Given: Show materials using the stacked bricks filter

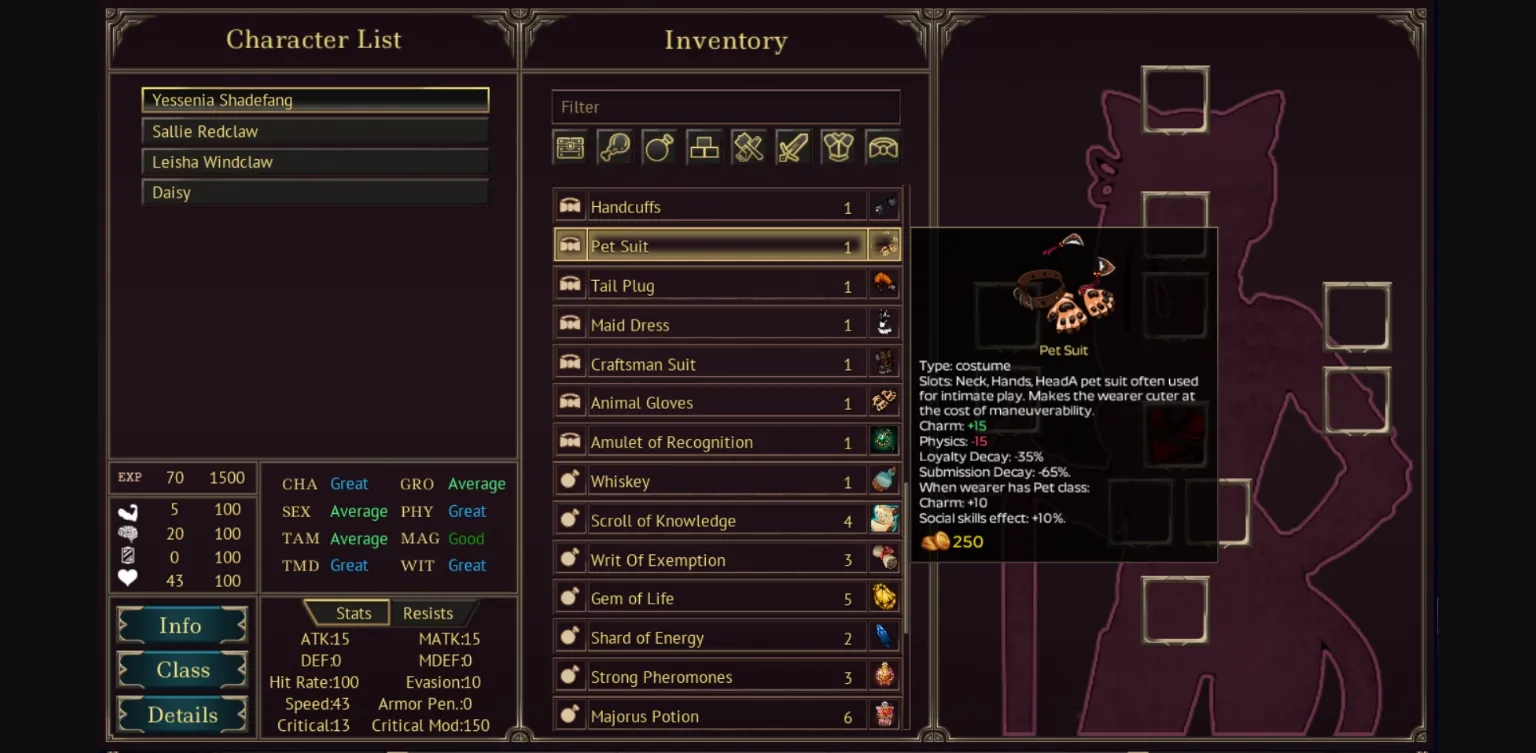Looking at the screenshot, I should (x=704, y=148).
